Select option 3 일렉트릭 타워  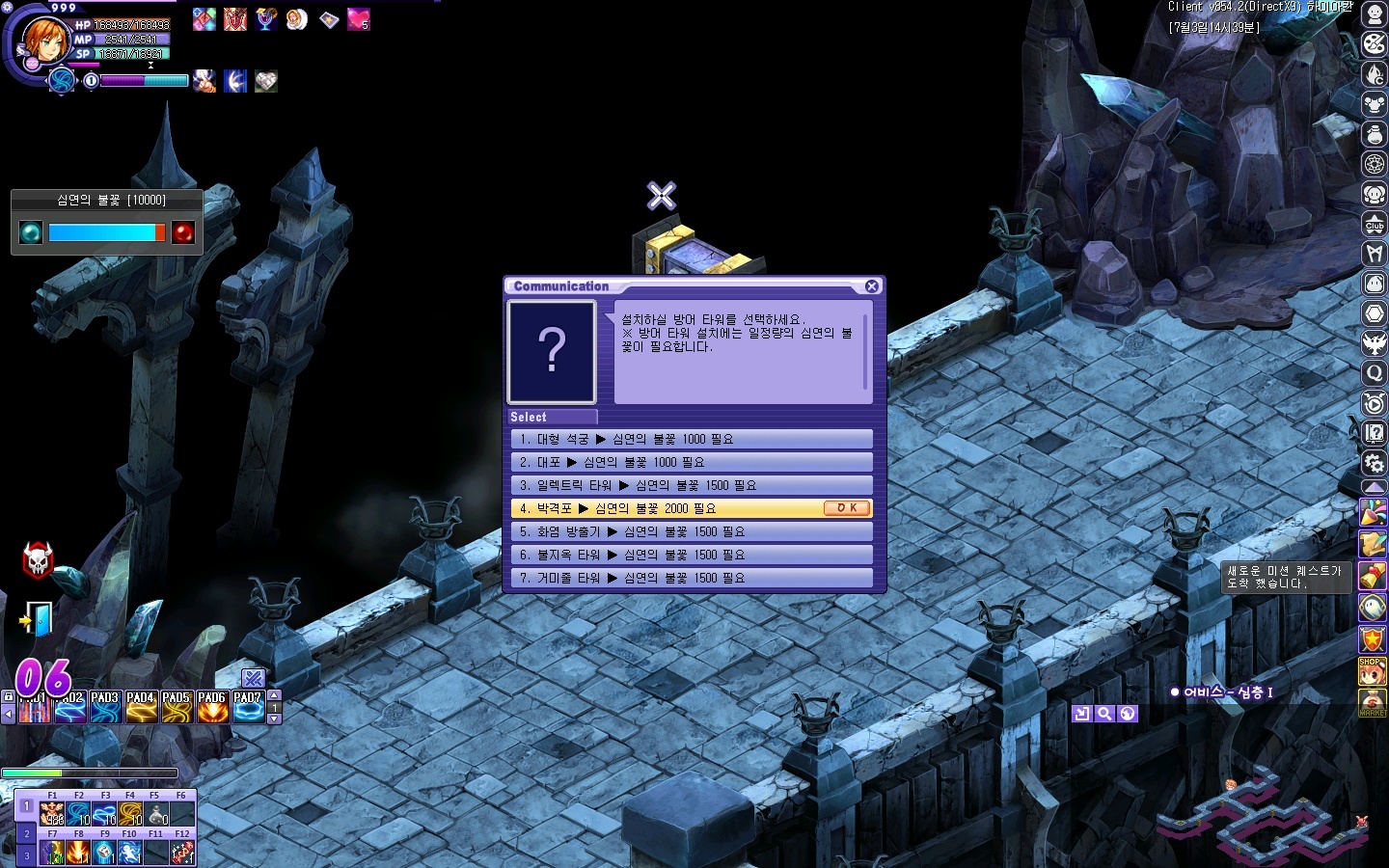pyautogui.click(x=691, y=486)
